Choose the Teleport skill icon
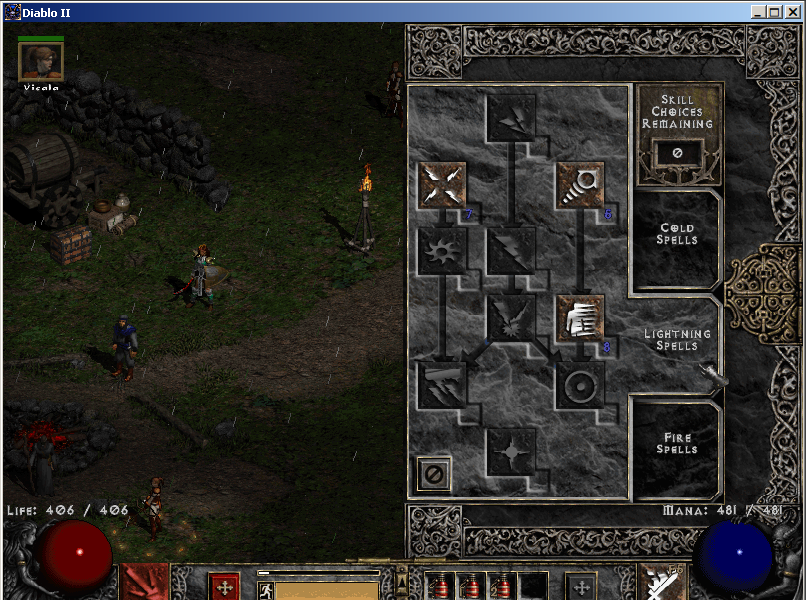 [581, 318]
